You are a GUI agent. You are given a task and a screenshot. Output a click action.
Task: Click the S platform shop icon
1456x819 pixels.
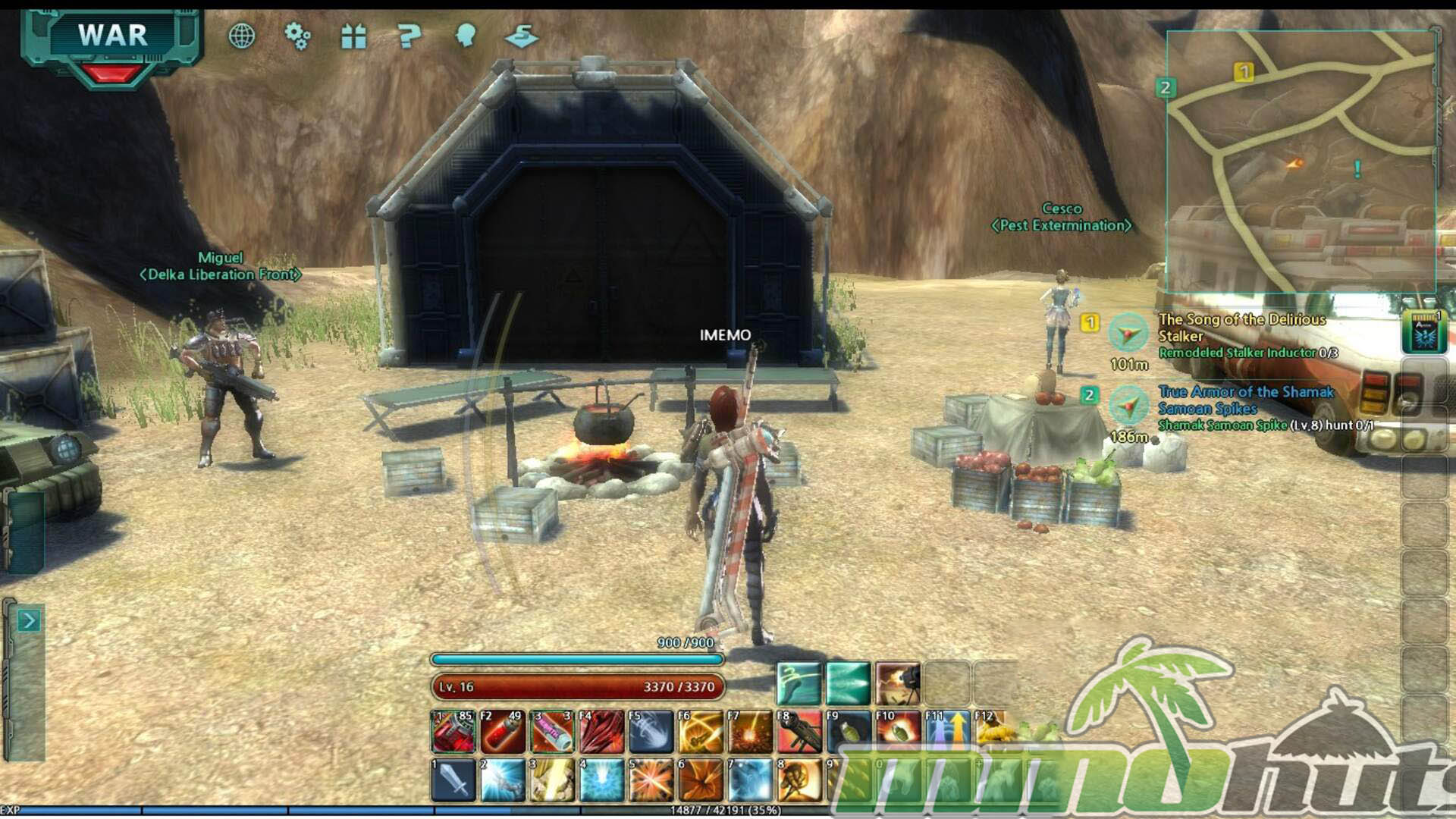522,36
